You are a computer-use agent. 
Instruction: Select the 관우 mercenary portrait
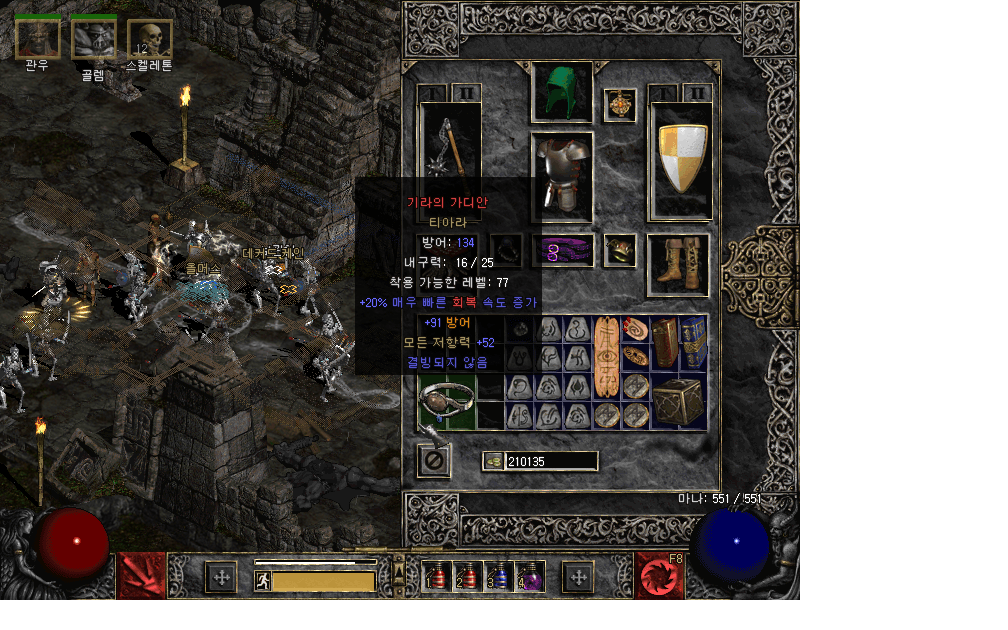click(38, 38)
